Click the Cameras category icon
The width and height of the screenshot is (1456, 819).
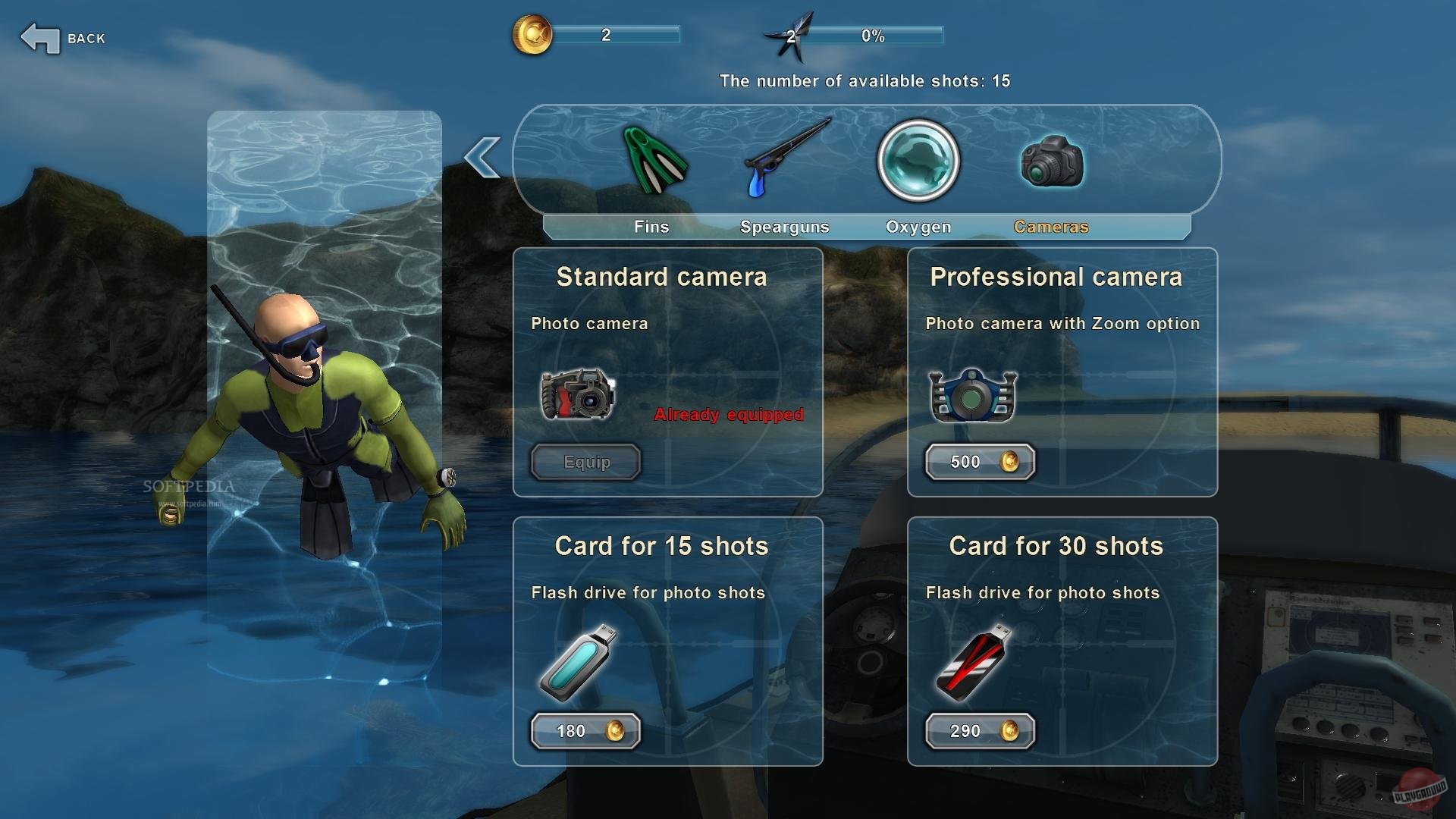(x=1050, y=159)
